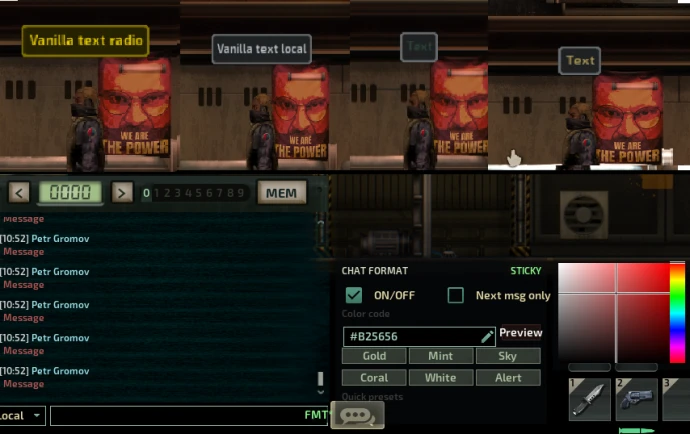Select the combat knife hotbar slot
The width and height of the screenshot is (690, 434).
coord(589,399)
